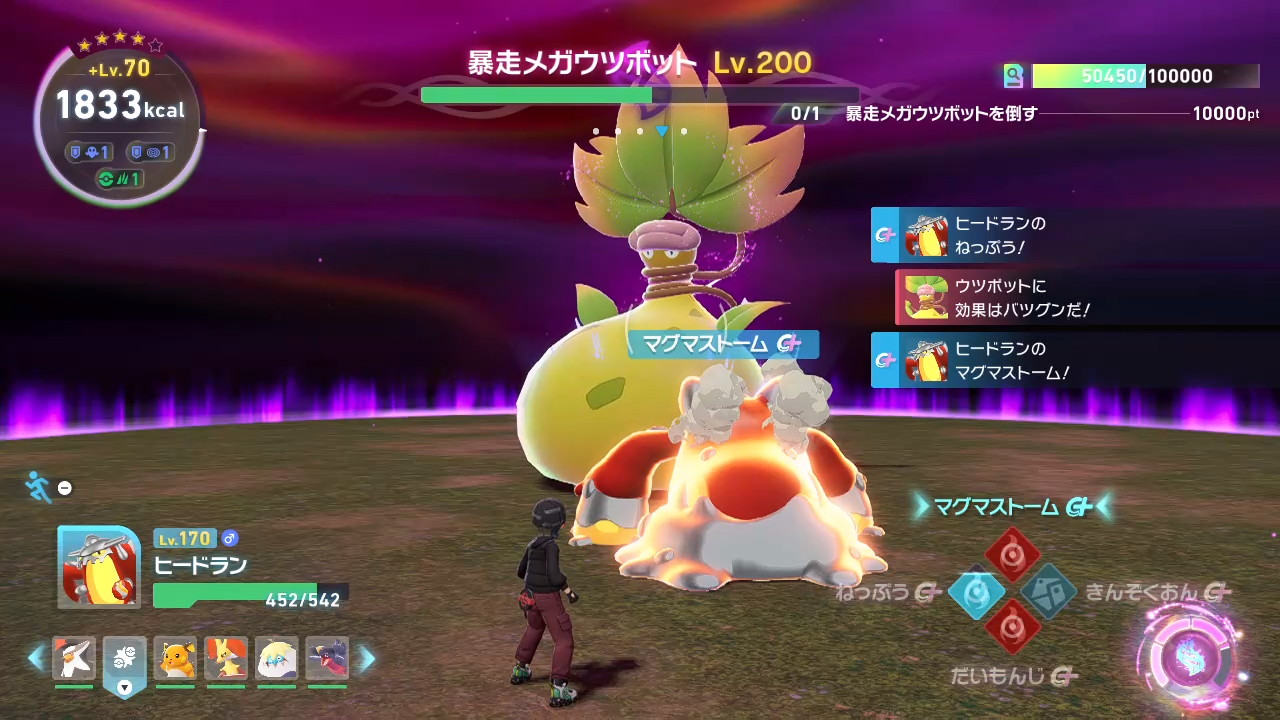Switch to Raichu in the party bar
Image resolution: width=1280 pixels, height=720 pixels.
[x=175, y=659]
